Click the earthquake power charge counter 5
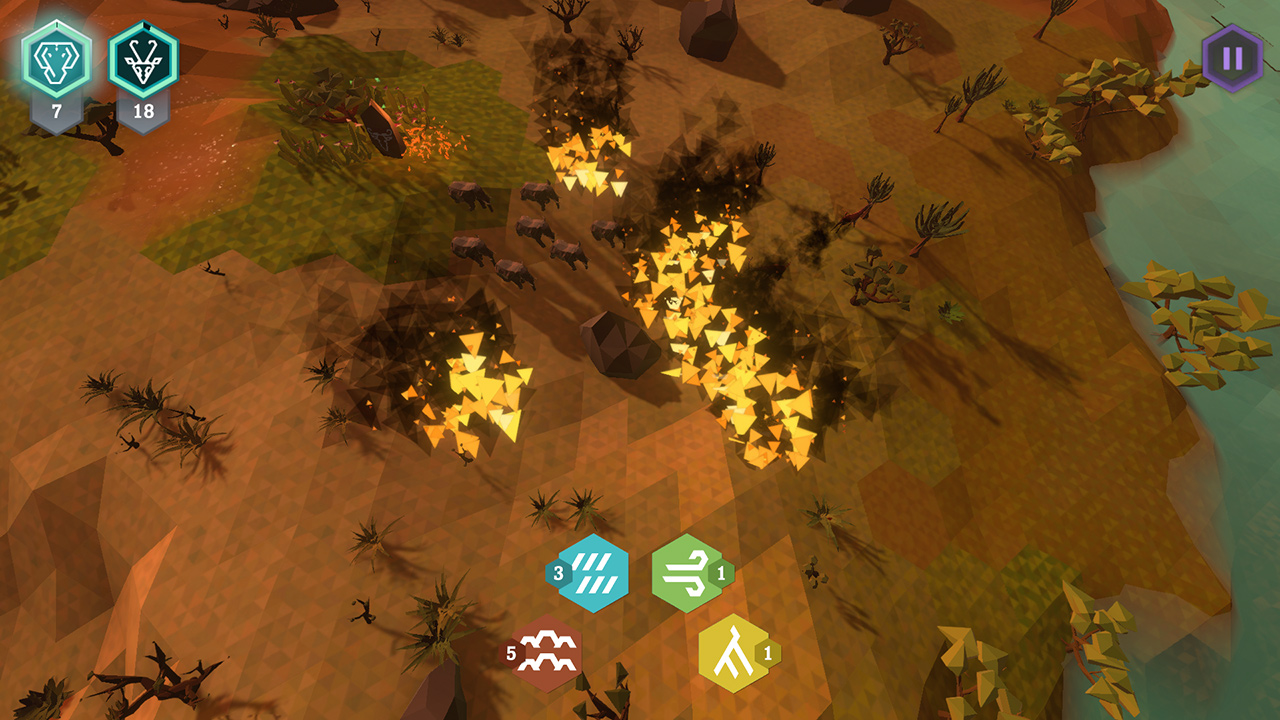The image size is (1280, 720). click(x=513, y=655)
